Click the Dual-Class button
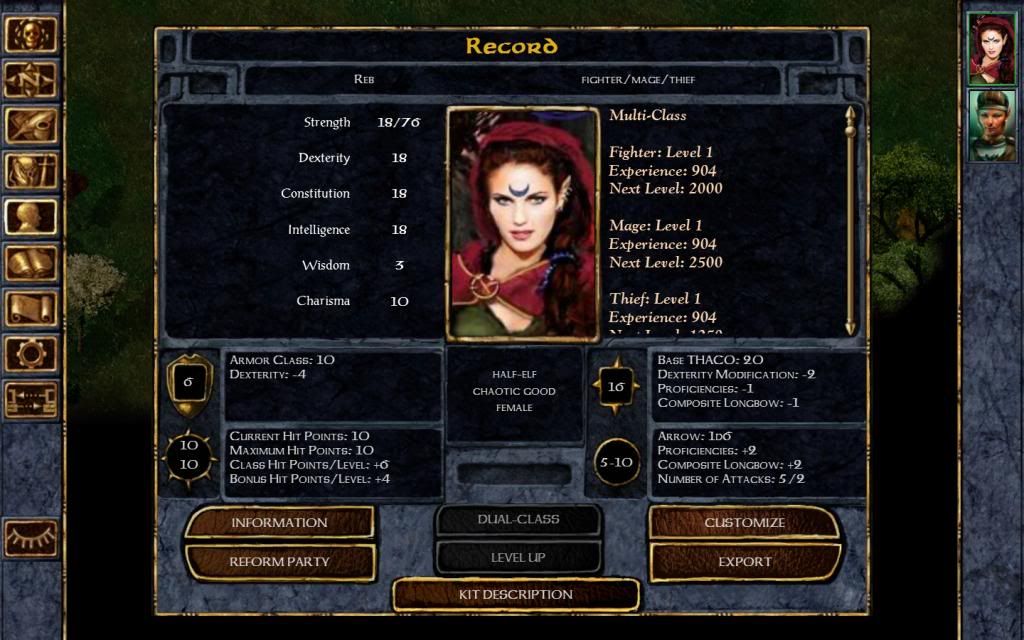This screenshot has height=640, width=1024. tap(518, 520)
